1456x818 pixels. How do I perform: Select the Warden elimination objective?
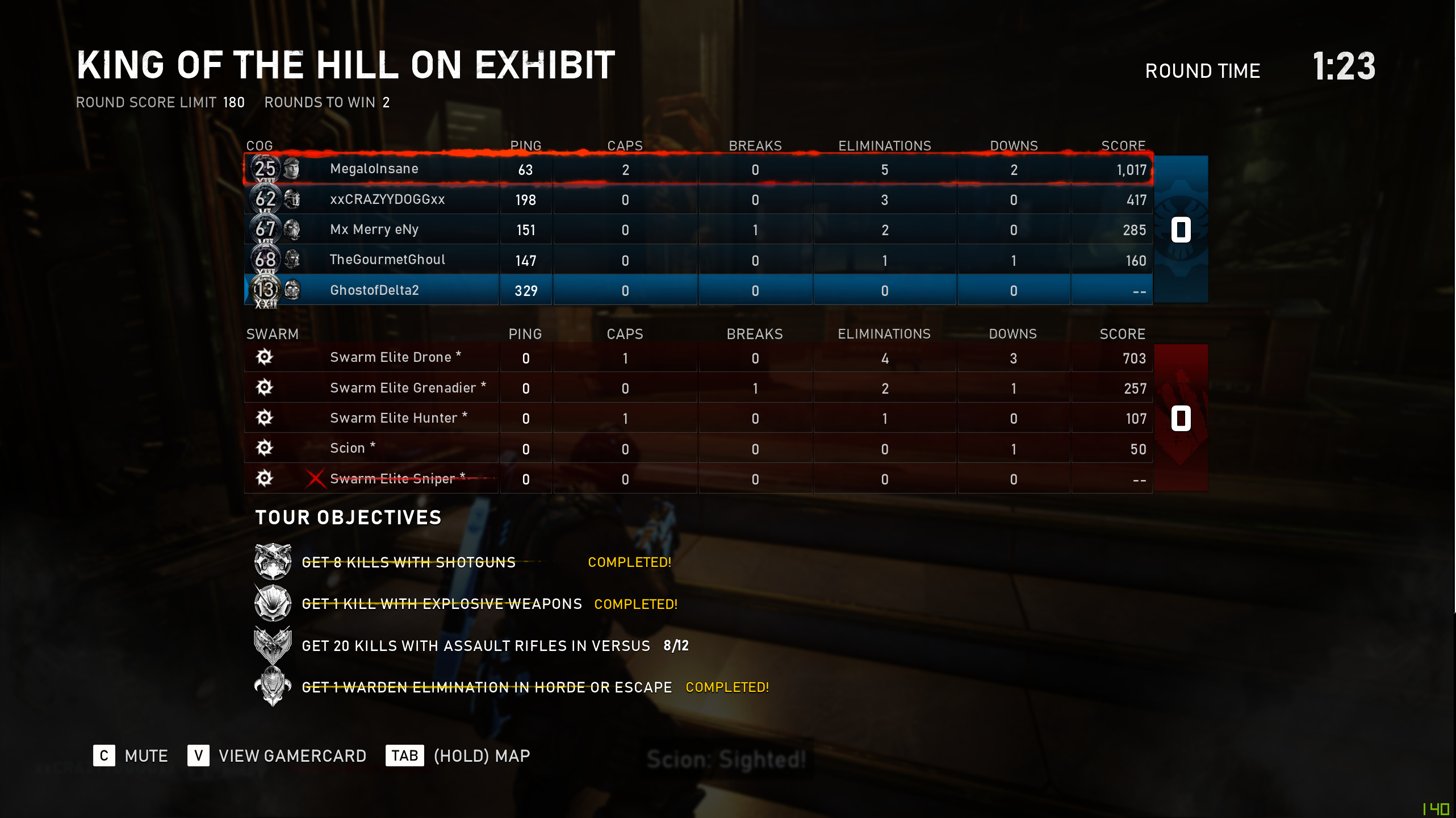[486, 687]
